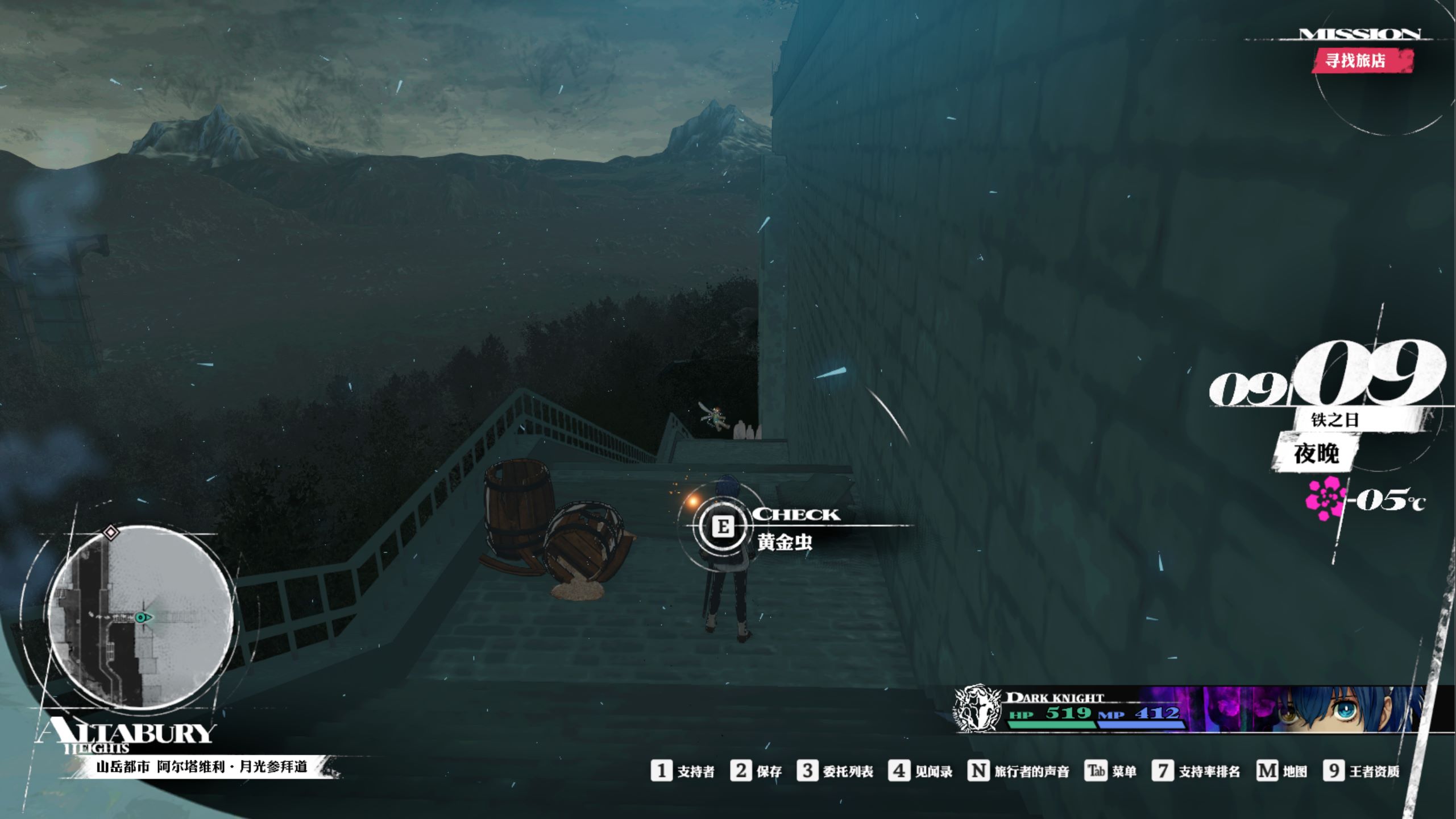View the 支持率排名 popularity ranking
This screenshot has width=1456, height=819.
pos(1196,771)
